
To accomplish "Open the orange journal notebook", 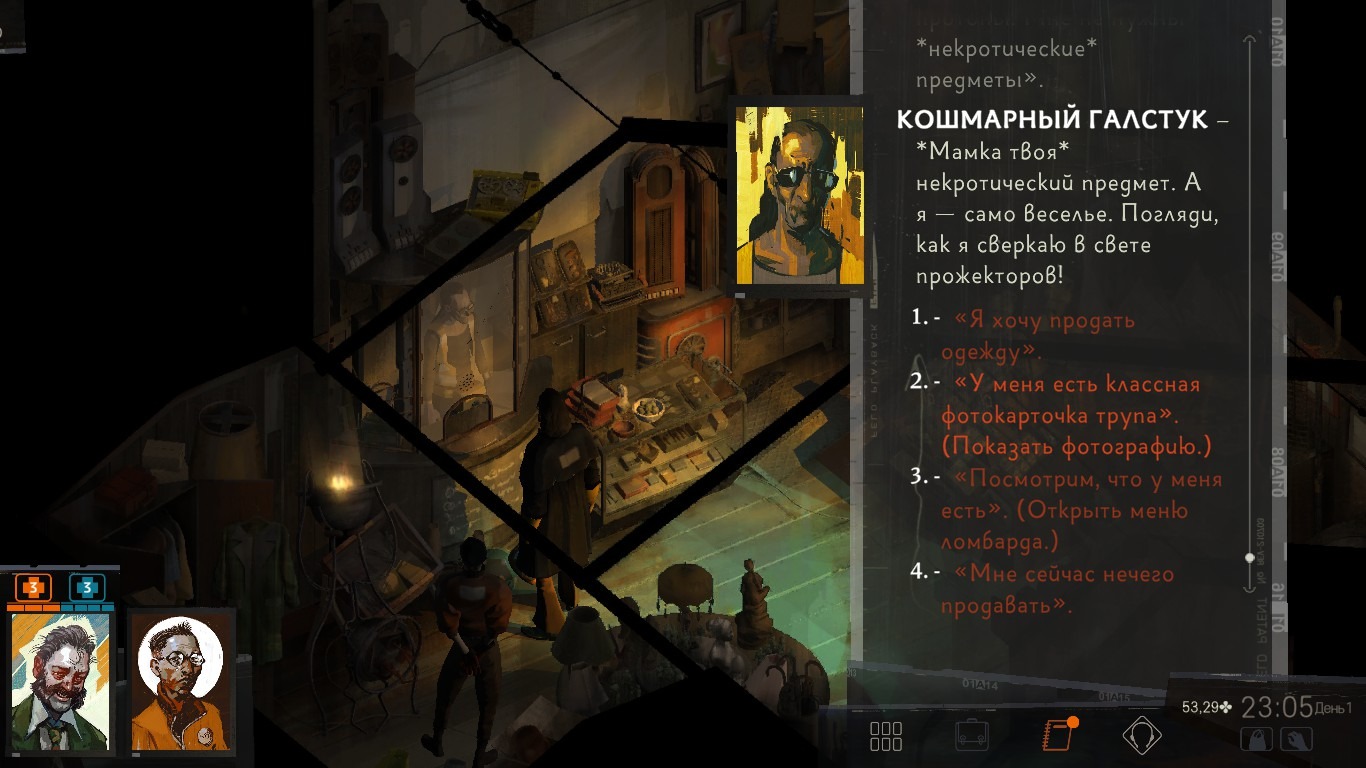I will point(1057,736).
